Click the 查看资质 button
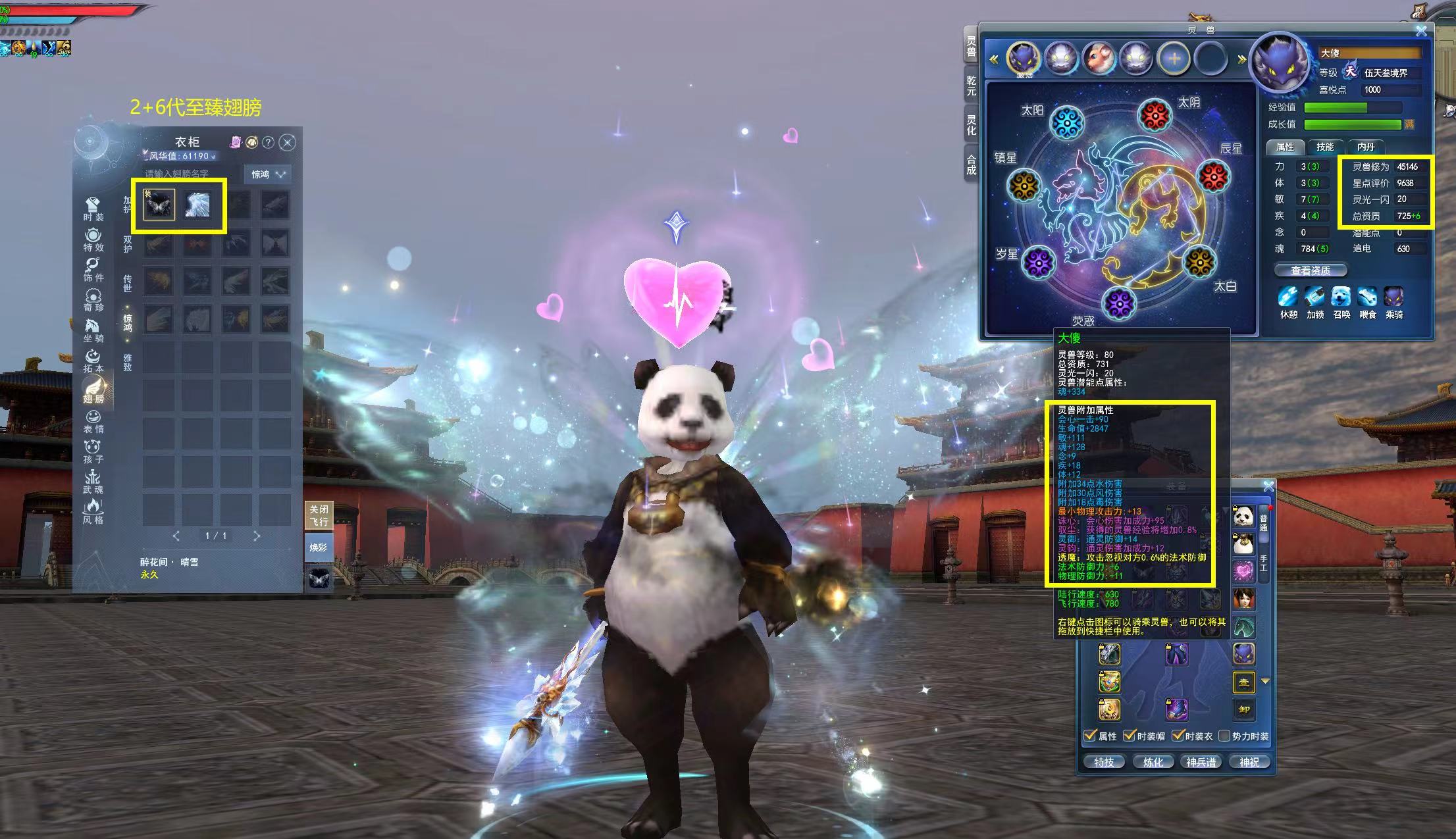The height and width of the screenshot is (839, 1456). pyautogui.click(x=1310, y=270)
